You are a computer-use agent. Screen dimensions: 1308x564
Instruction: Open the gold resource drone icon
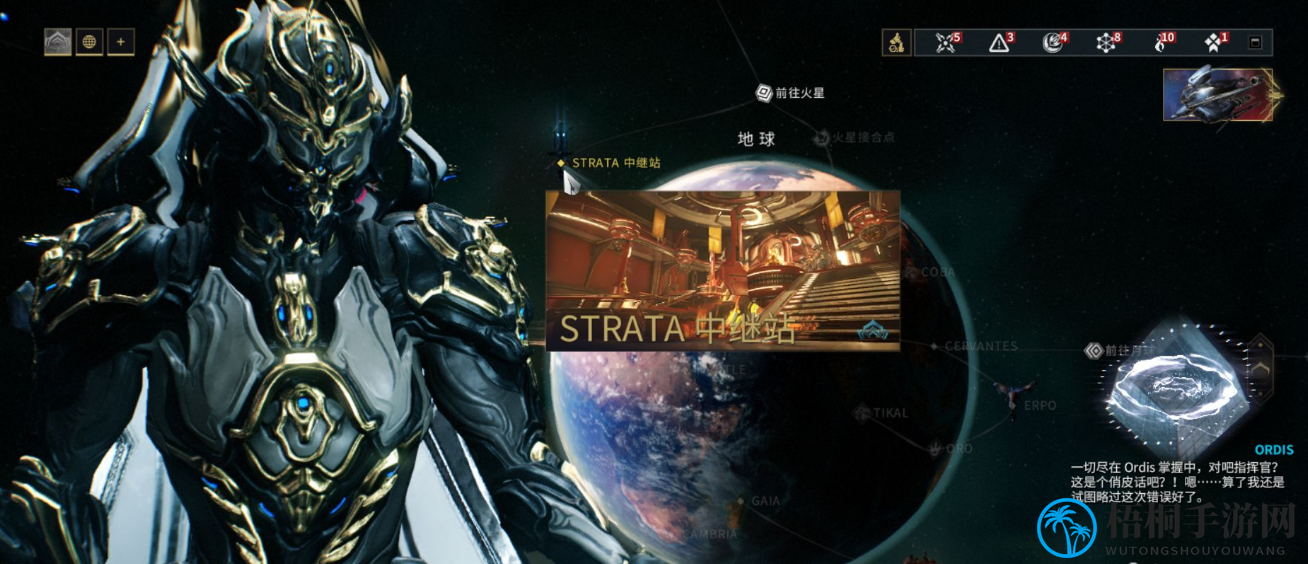897,42
